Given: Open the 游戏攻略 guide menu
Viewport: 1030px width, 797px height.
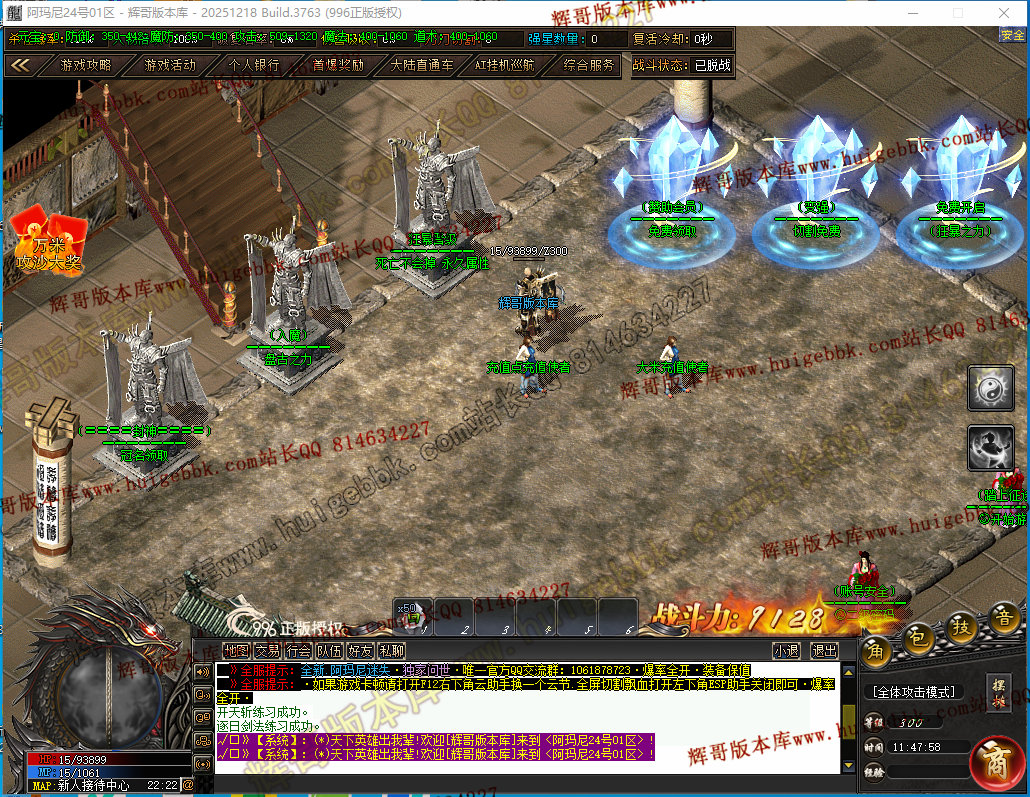Looking at the screenshot, I should coord(85,65).
